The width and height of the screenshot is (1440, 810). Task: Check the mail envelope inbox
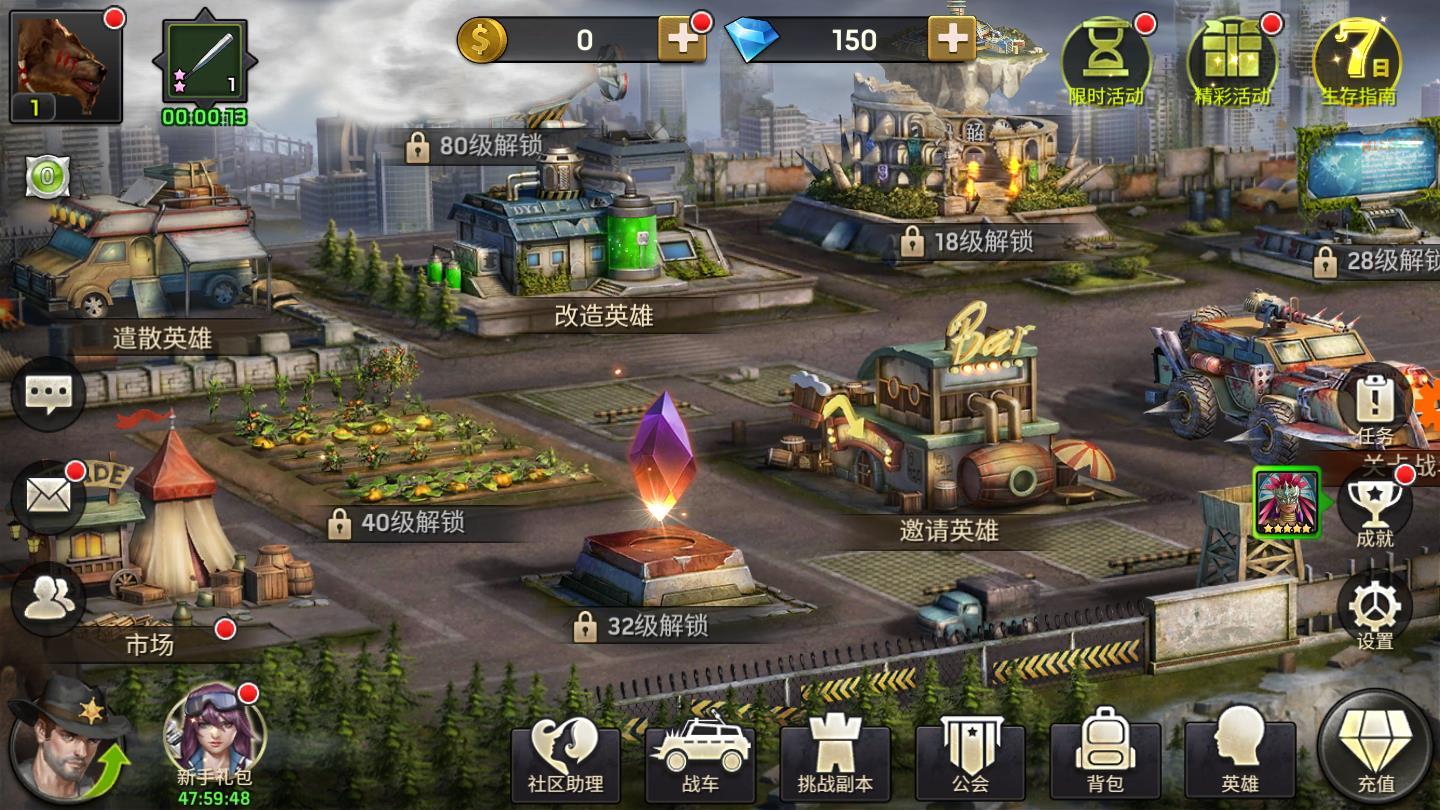coord(47,496)
